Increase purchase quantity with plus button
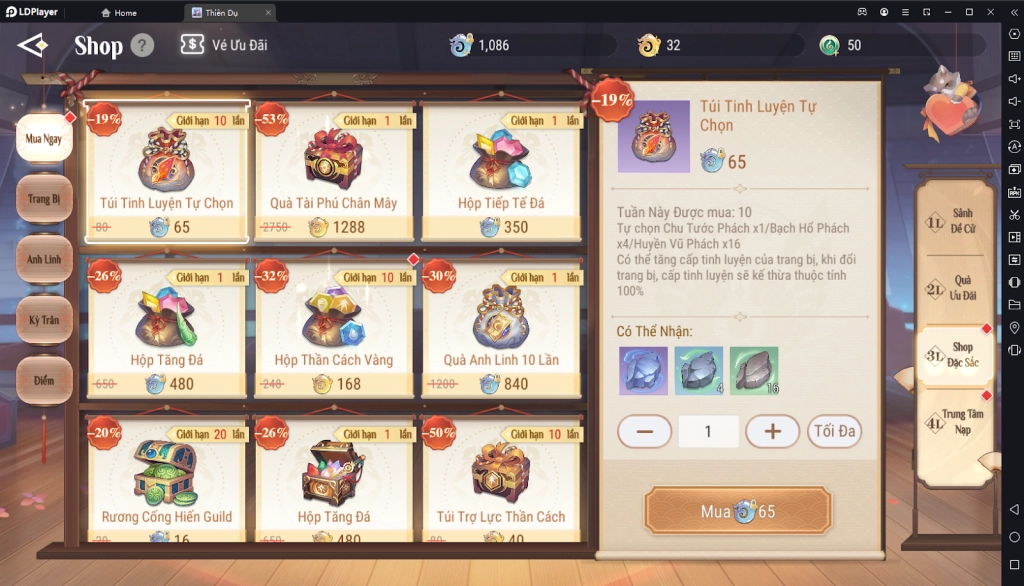The height and width of the screenshot is (586, 1024). click(773, 431)
